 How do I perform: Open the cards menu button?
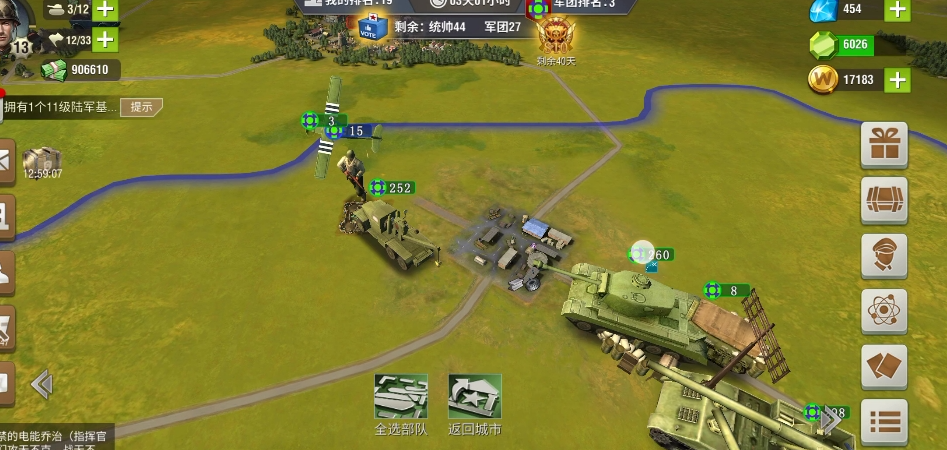click(x=884, y=366)
